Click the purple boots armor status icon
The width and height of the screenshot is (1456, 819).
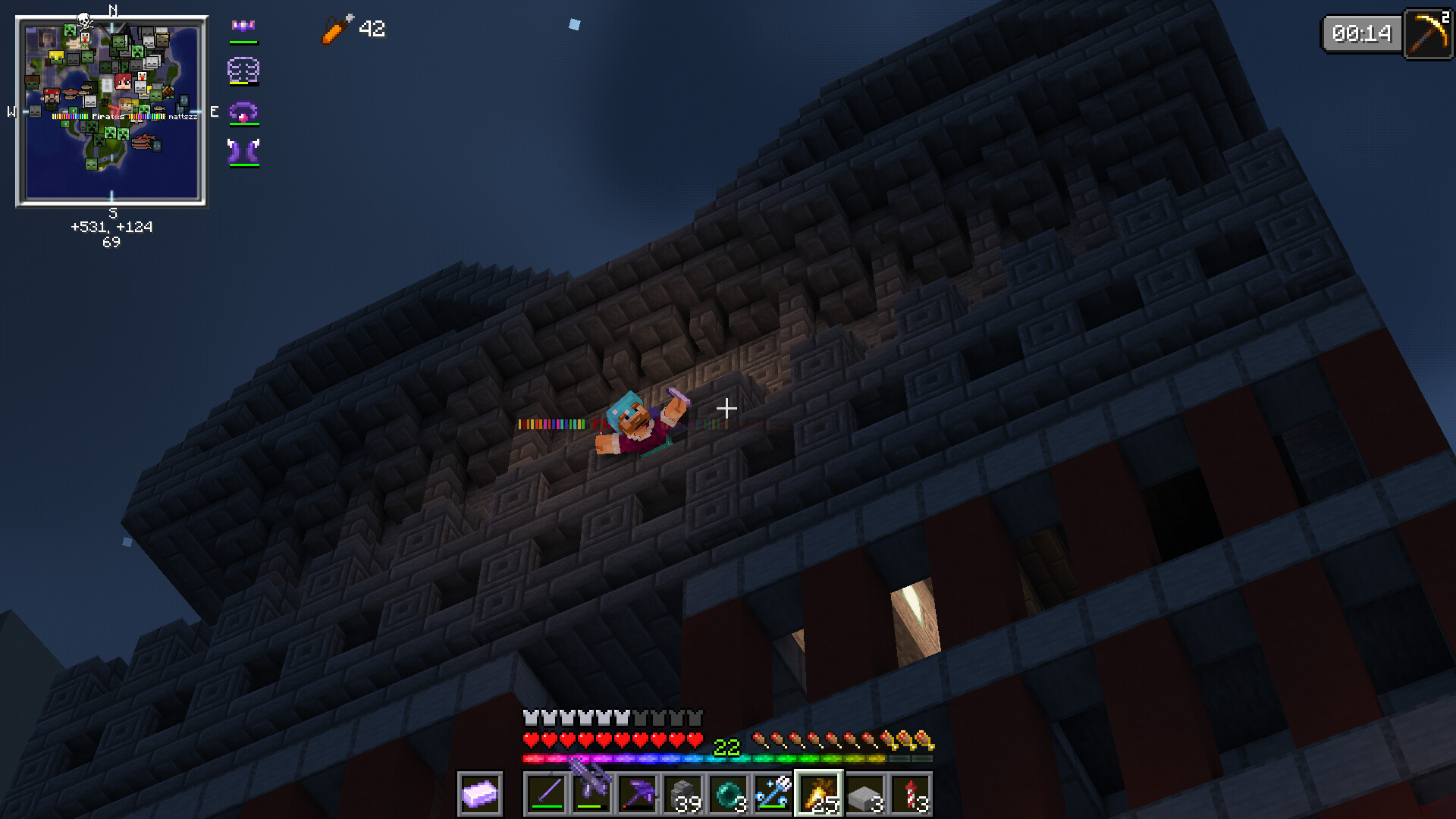point(243,152)
